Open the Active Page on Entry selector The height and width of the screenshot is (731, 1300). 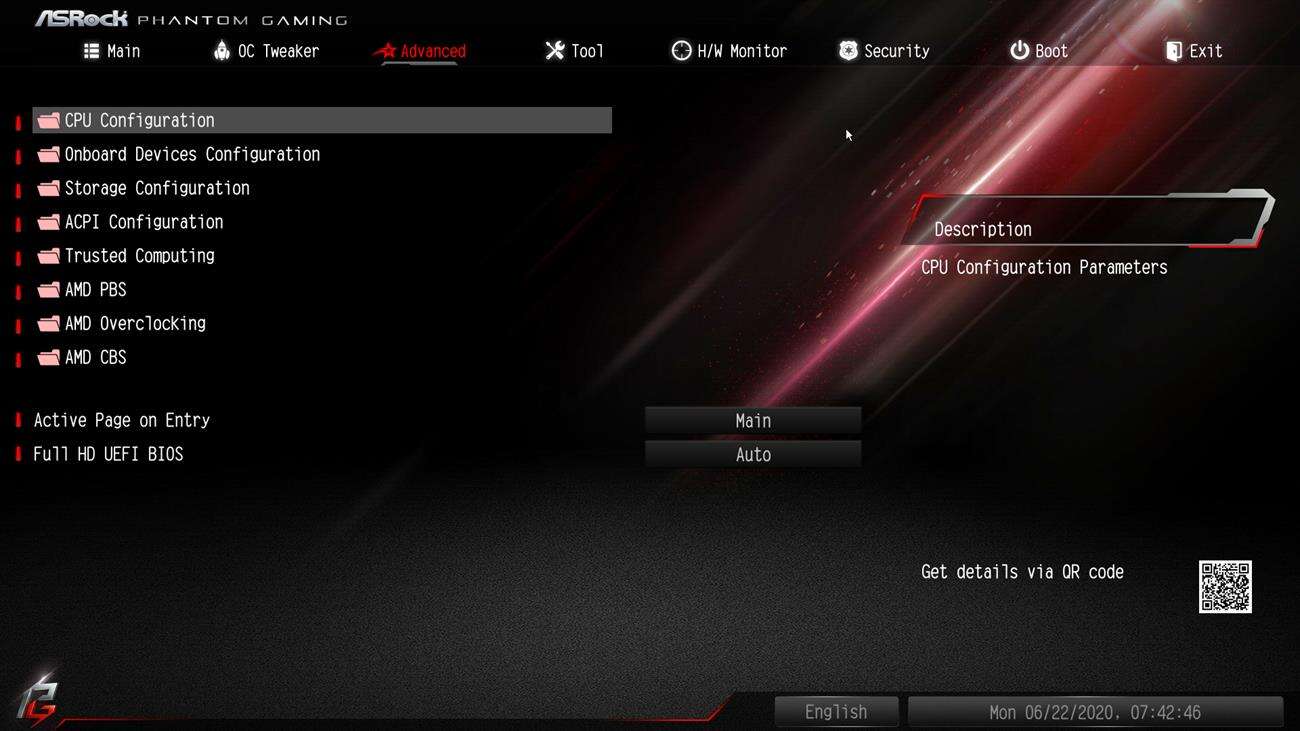[x=753, y=420]
